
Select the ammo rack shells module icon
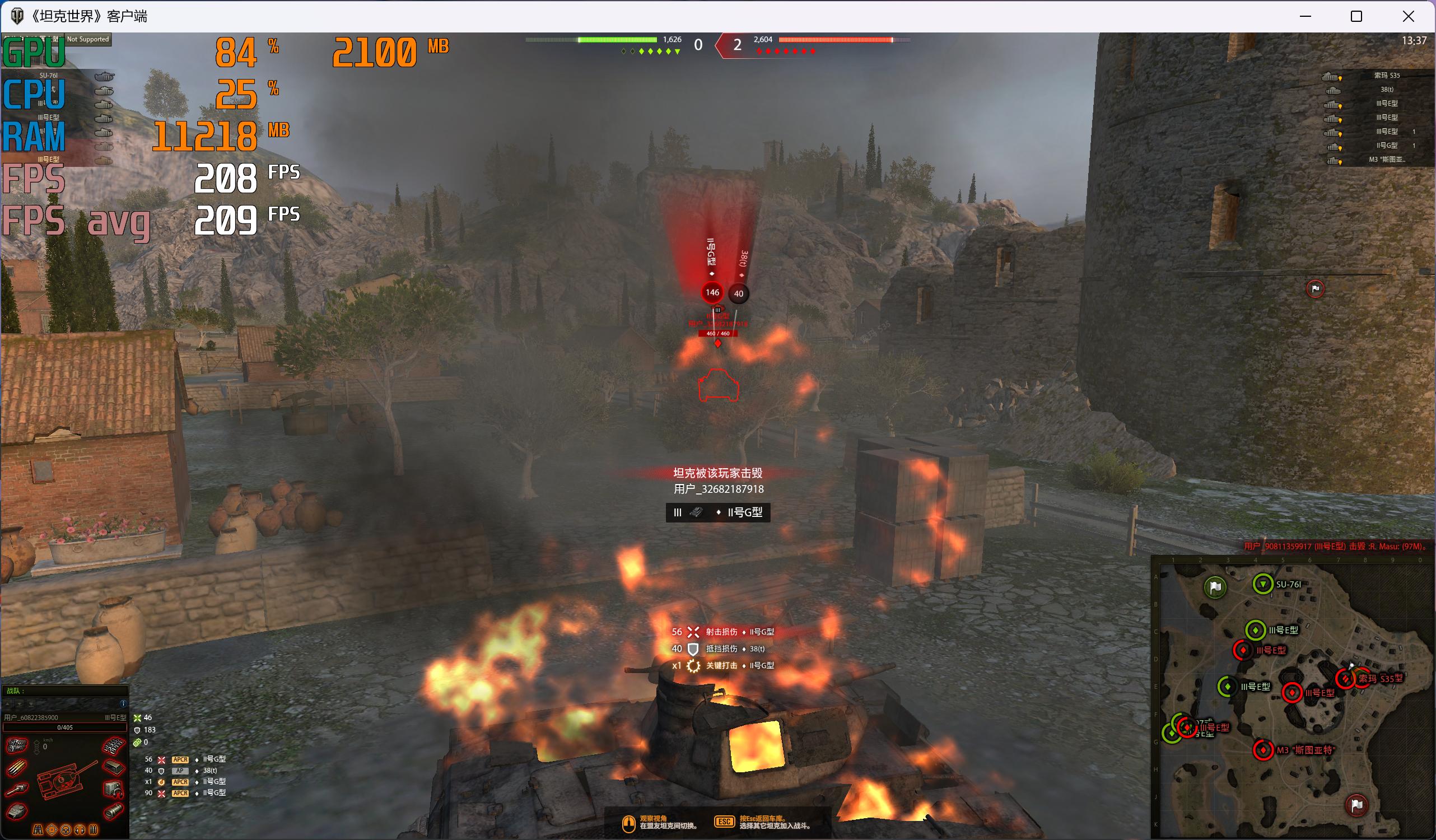17,769
